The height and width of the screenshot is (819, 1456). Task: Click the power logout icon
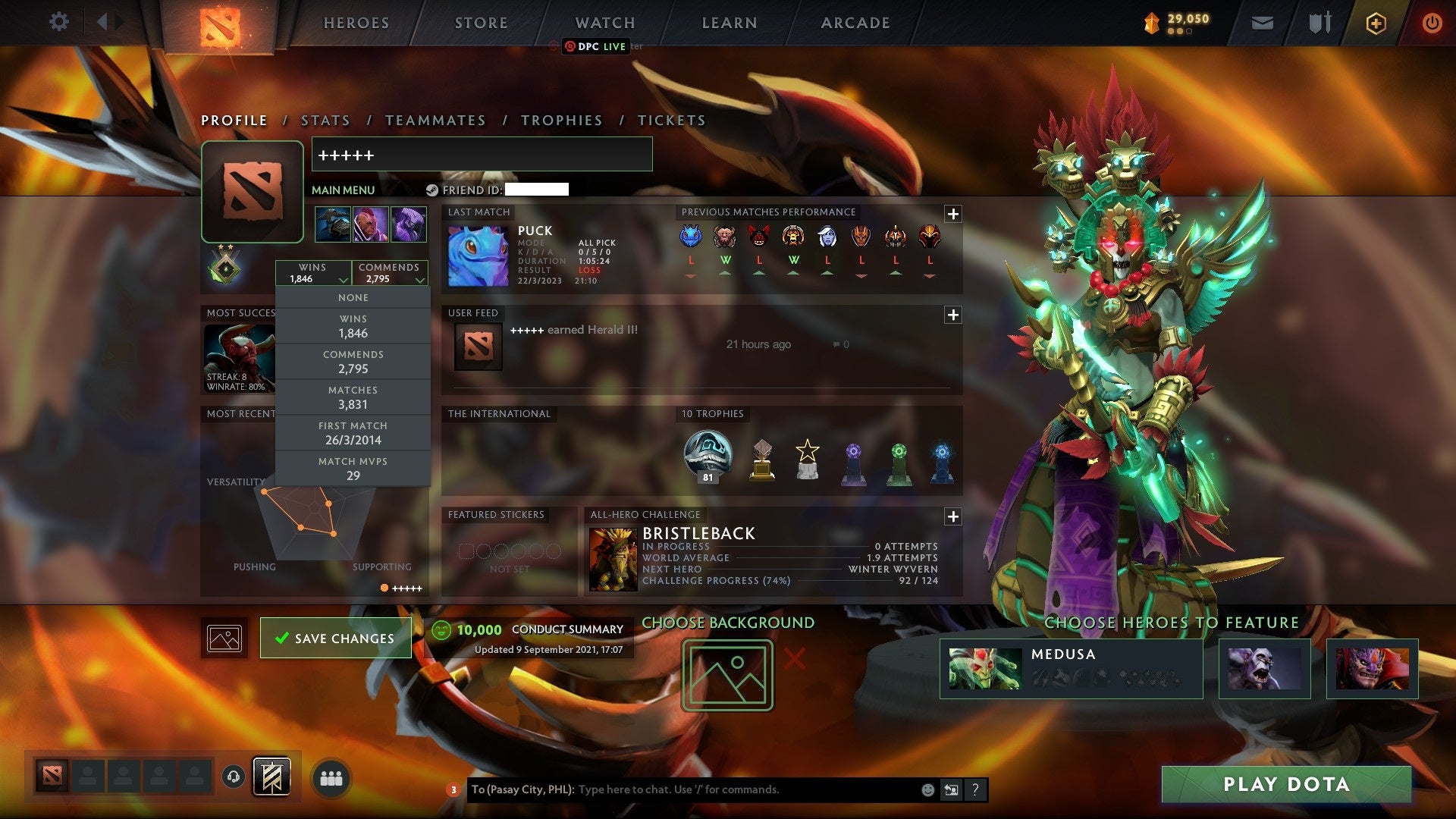click(1432, 23)
